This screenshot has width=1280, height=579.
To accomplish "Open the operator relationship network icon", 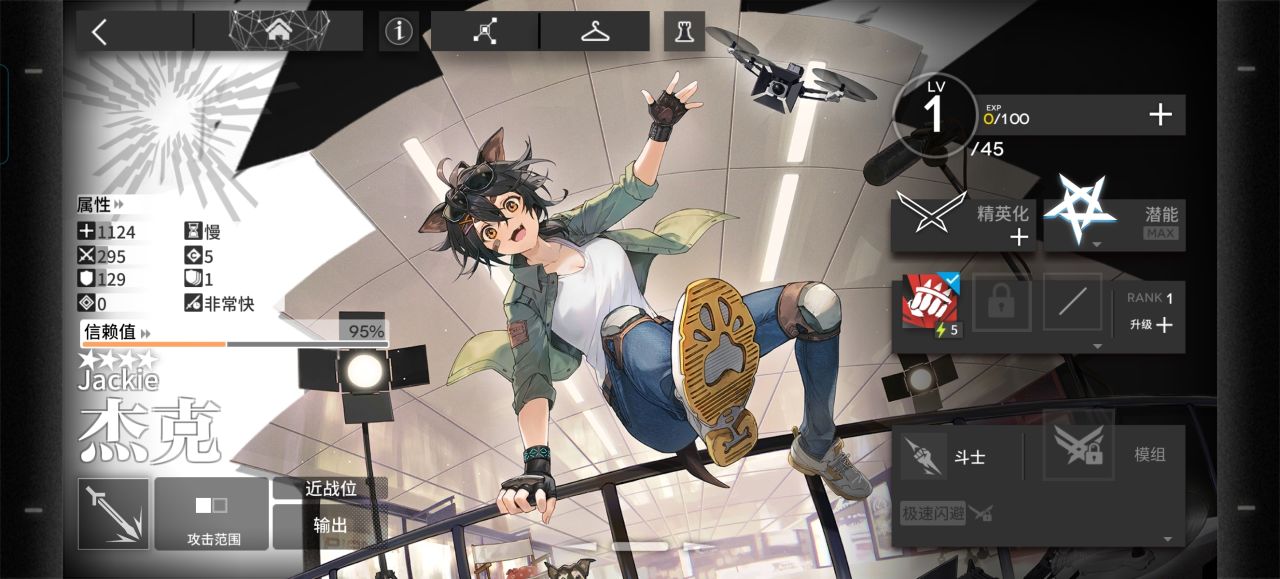I will 485,31.
